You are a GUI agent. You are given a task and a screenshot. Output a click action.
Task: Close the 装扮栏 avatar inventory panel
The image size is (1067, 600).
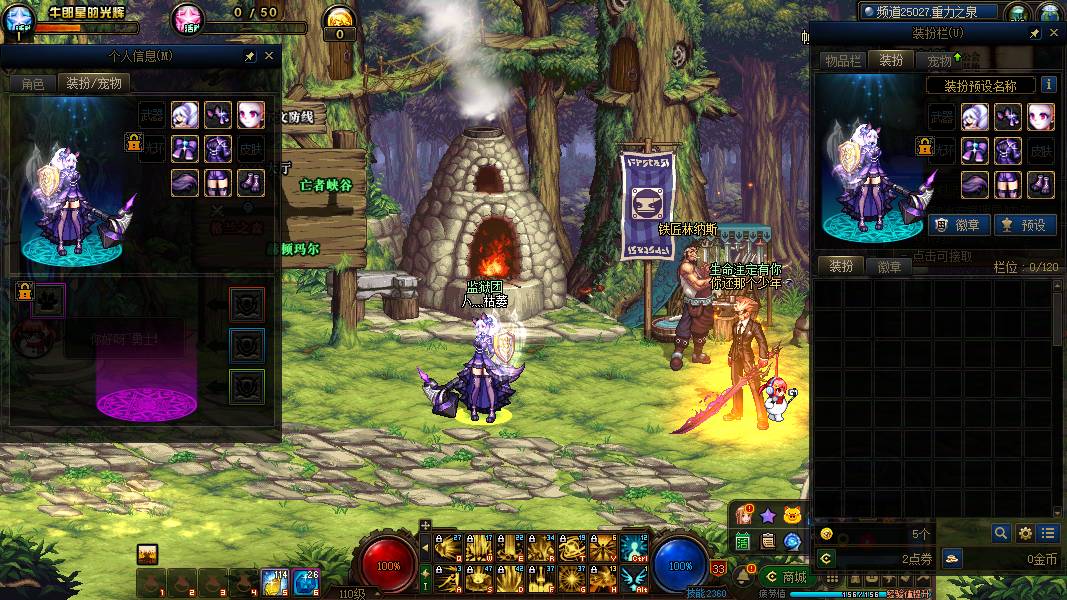[x=1053, y=34]
